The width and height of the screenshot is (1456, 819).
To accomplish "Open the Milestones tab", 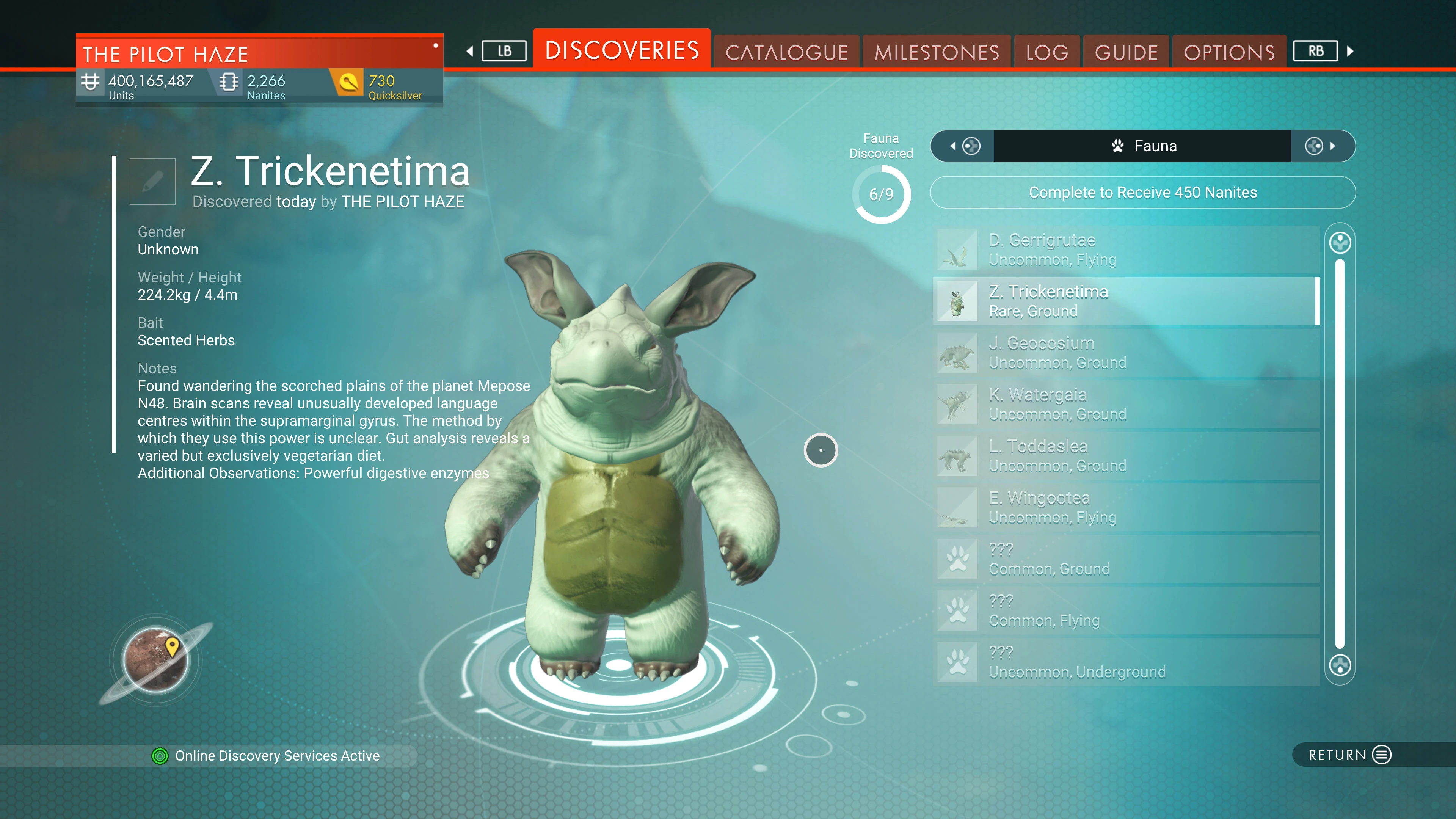I will (x=937, y=53).
